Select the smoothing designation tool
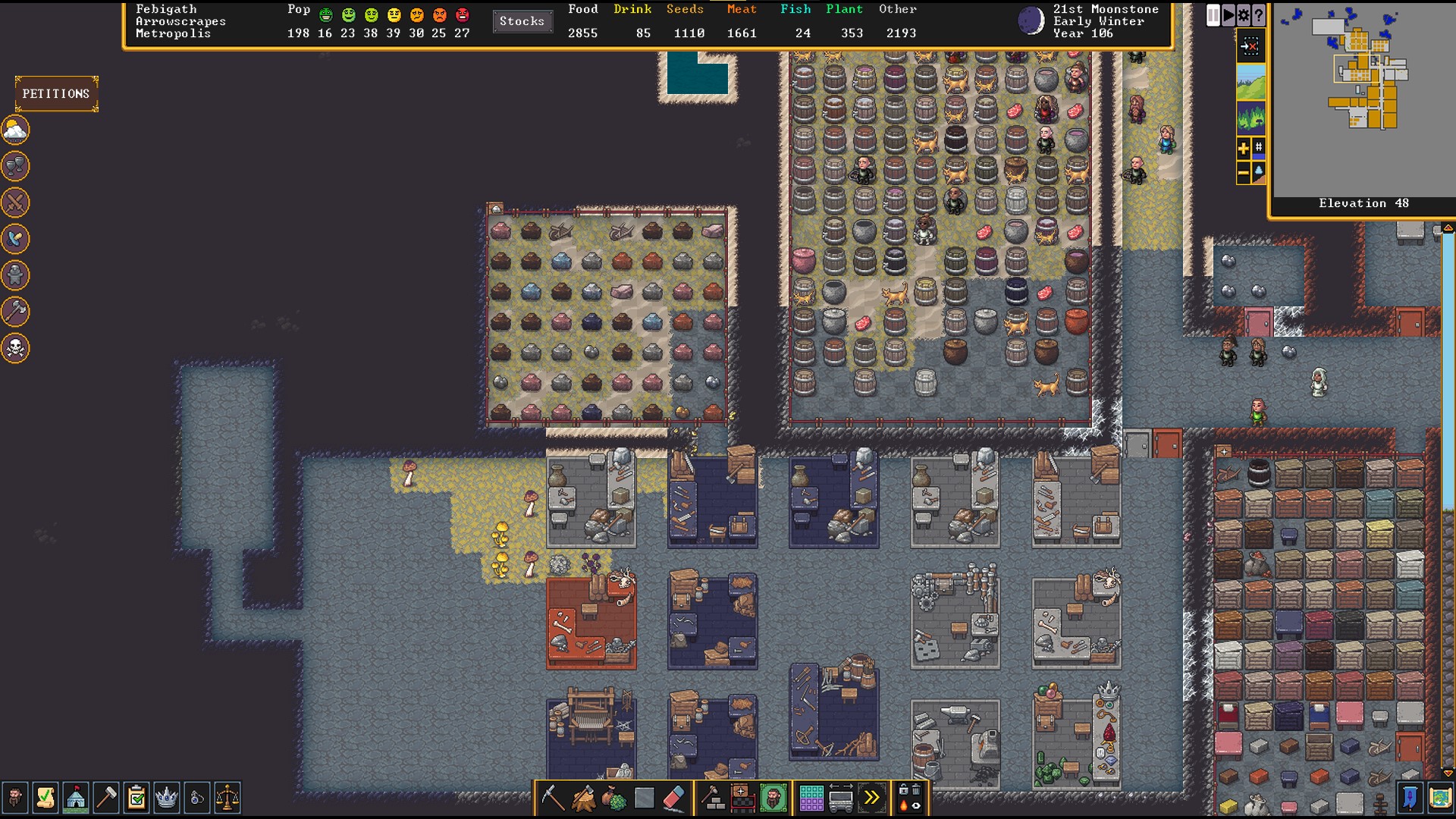 645,797
